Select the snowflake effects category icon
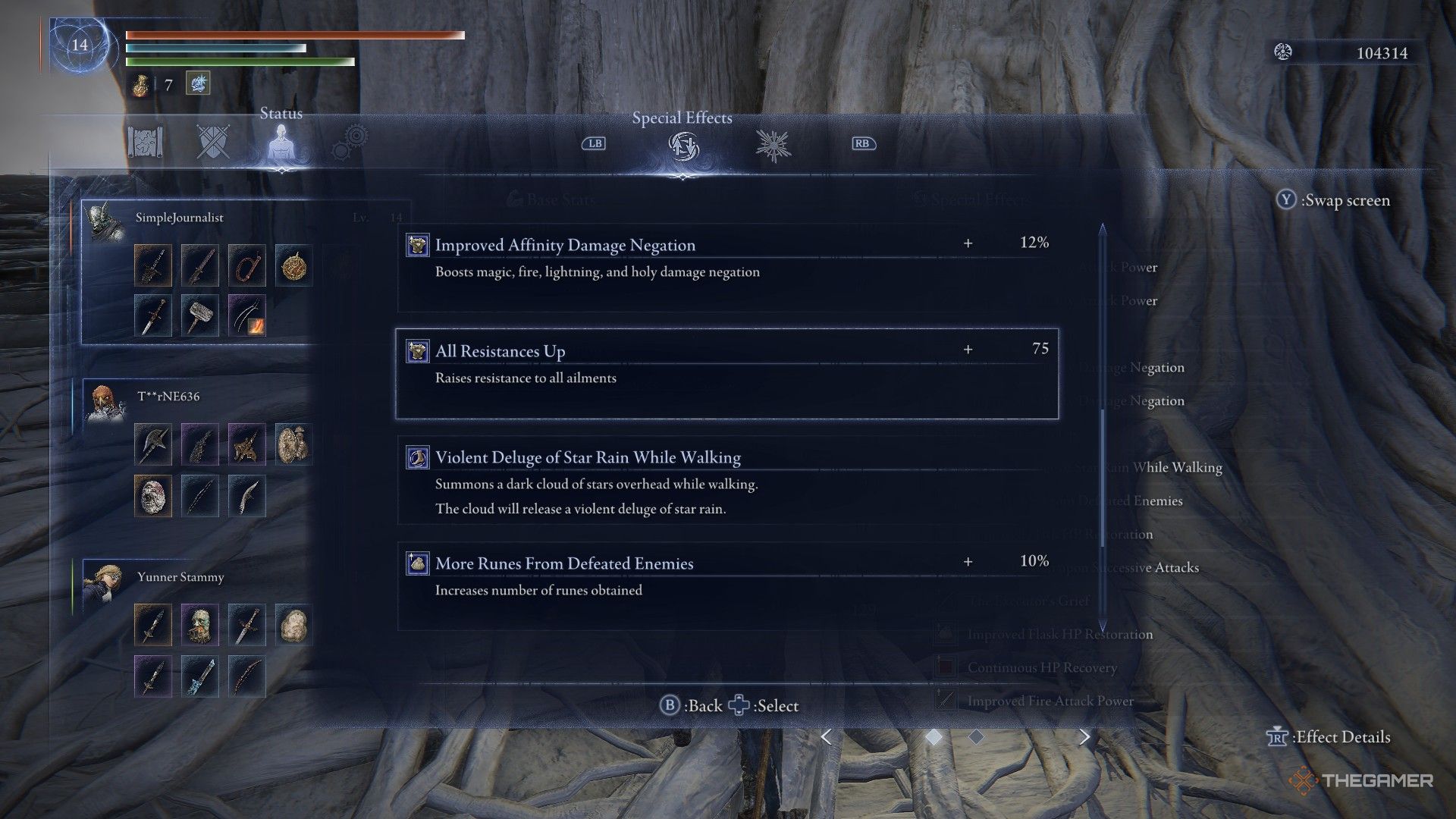The width and height of the screenshot is (1456, 819). (x=772, y=144)
